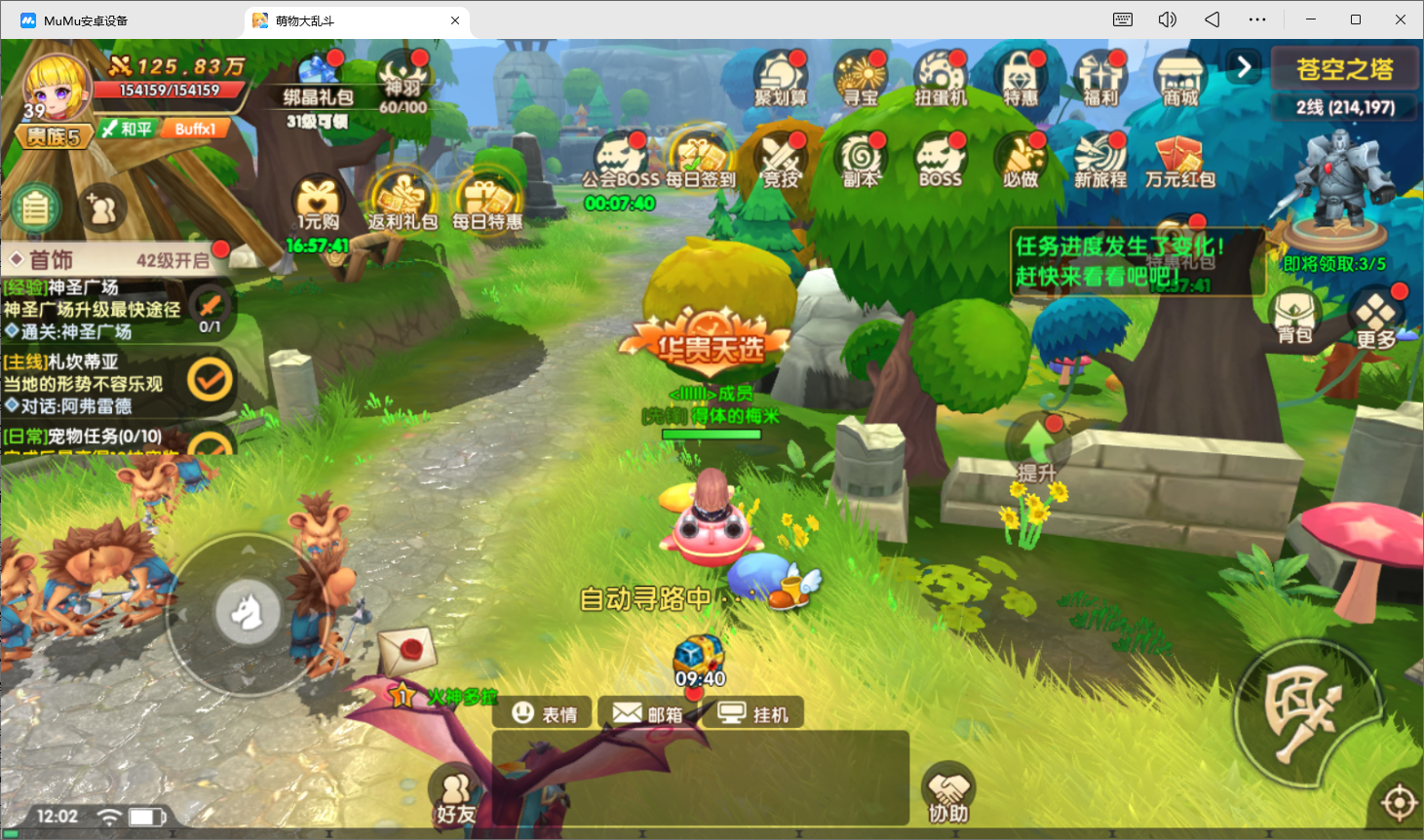The image size is (1424, 840).
Task: Open the 背包 backpack
Action: click(1295, 318)
